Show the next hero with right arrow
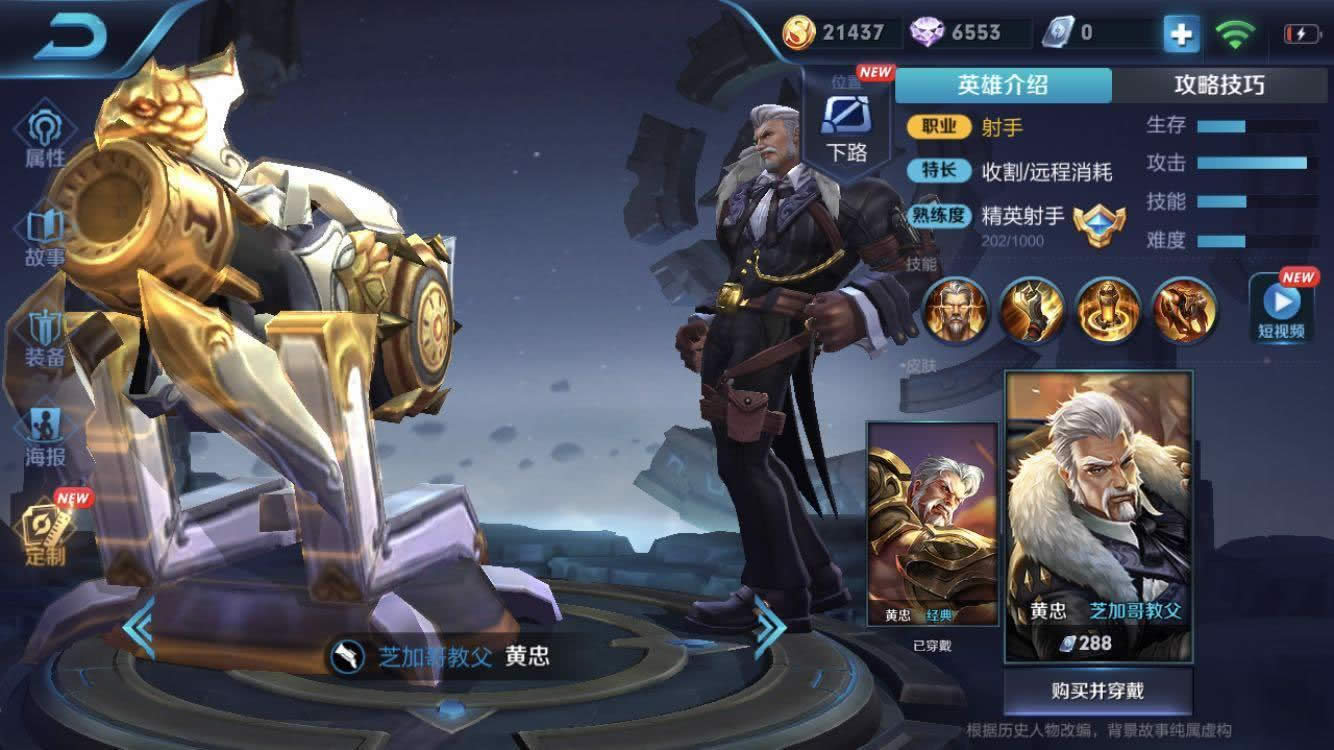1334x750 pixels. pyautogui.click(x=769, y=627)
